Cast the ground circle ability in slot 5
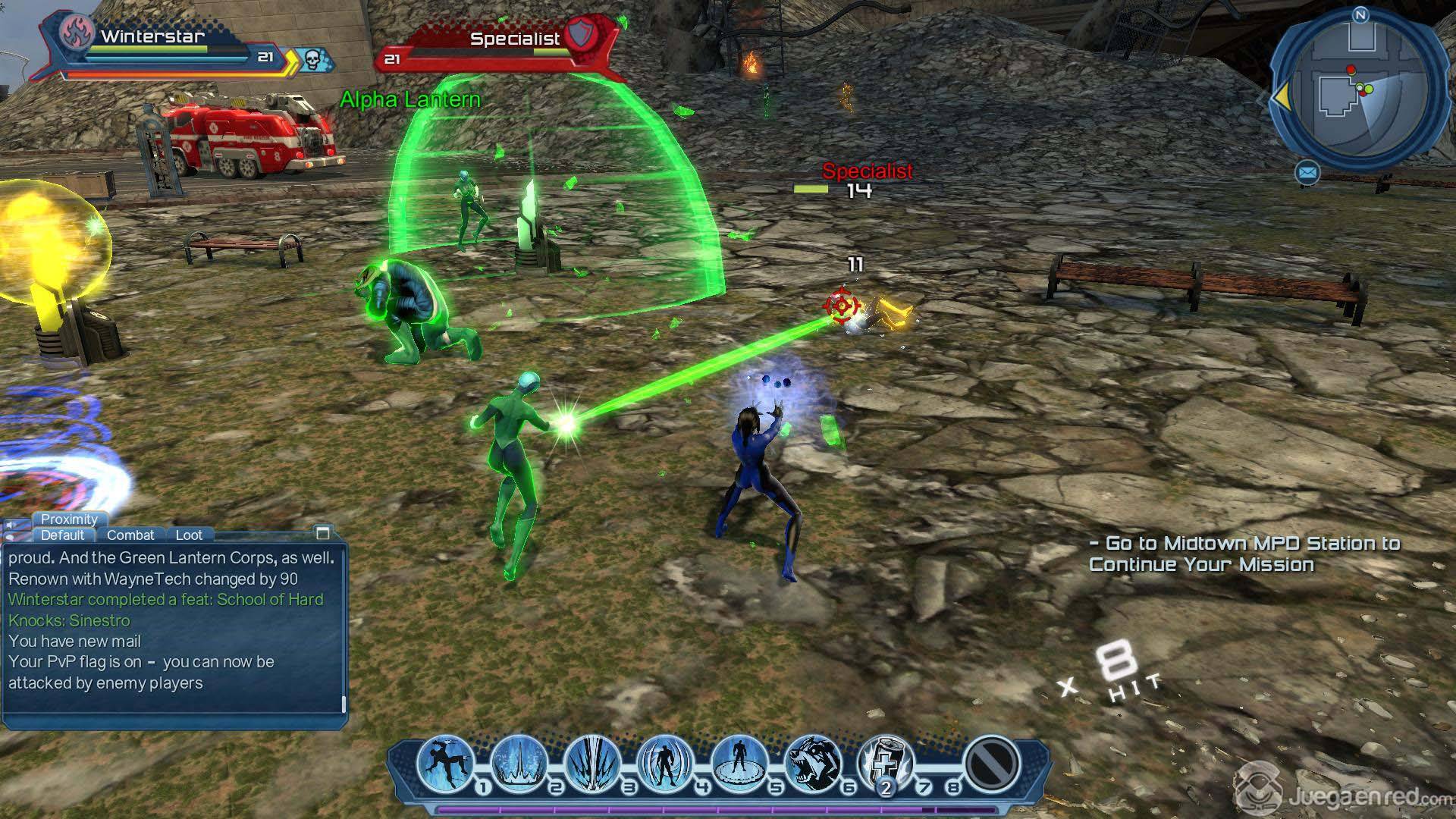This screenshot has width=1456, height=819. [x=739, y=762]
